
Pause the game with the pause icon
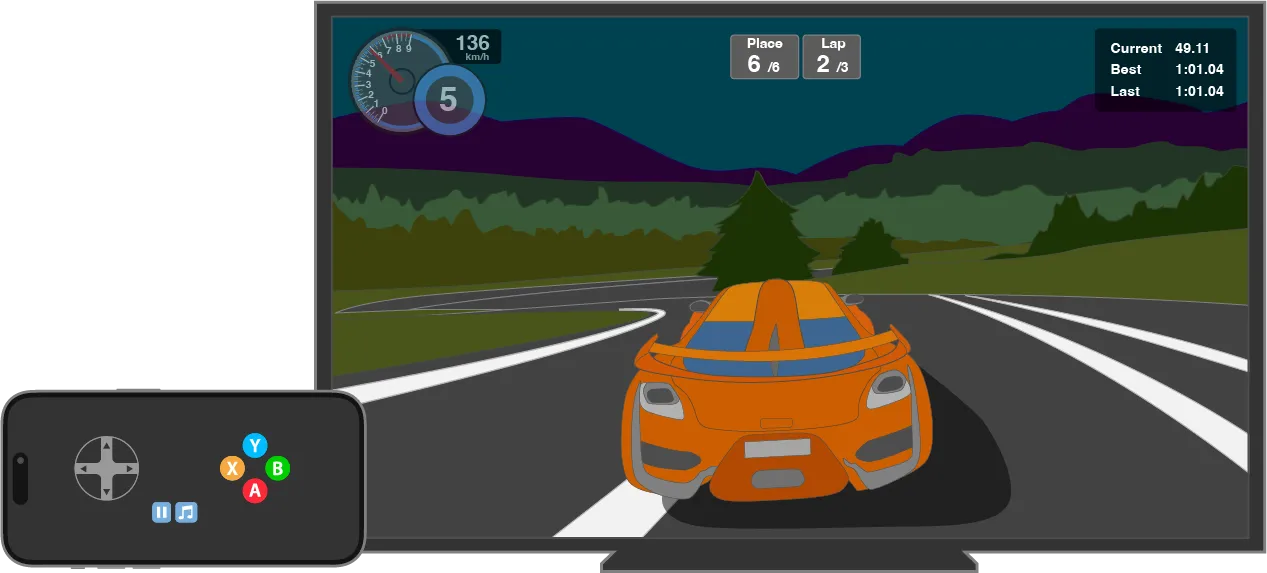tap(162, 513)
